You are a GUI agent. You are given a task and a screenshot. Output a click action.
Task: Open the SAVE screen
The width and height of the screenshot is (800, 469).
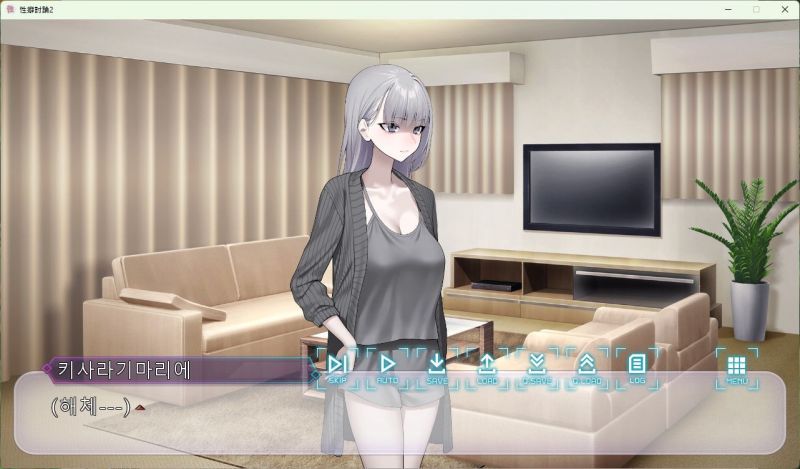[437, 366]
